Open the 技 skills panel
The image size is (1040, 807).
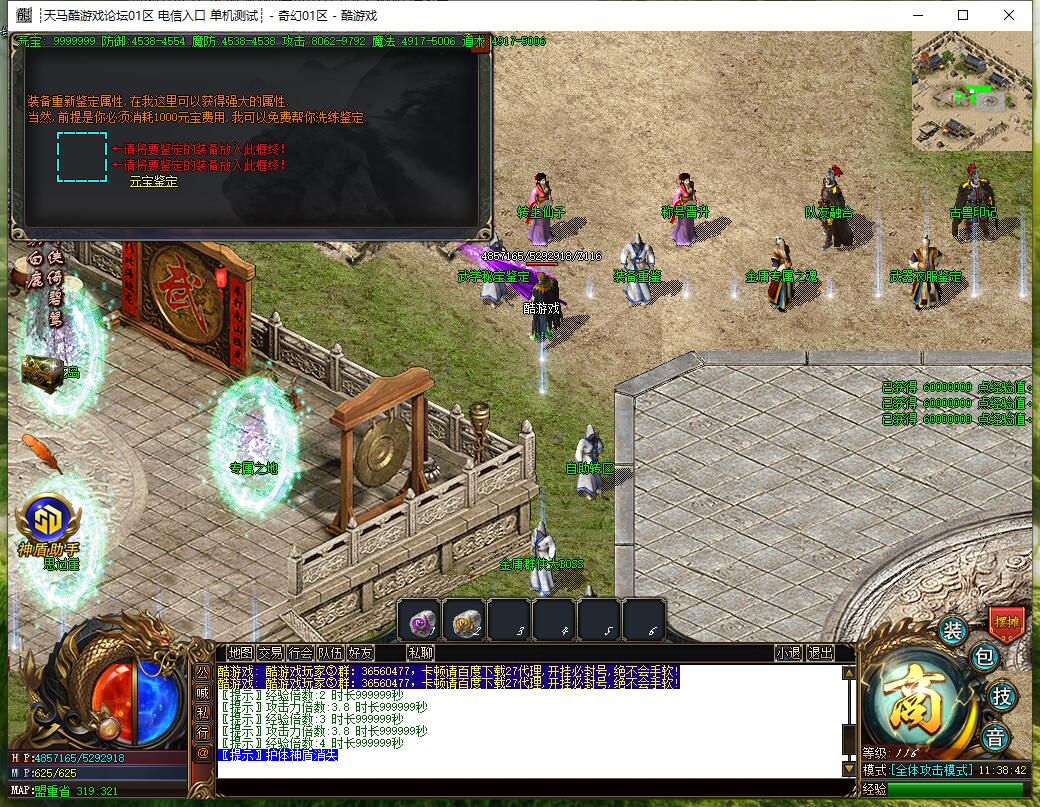1000,696
